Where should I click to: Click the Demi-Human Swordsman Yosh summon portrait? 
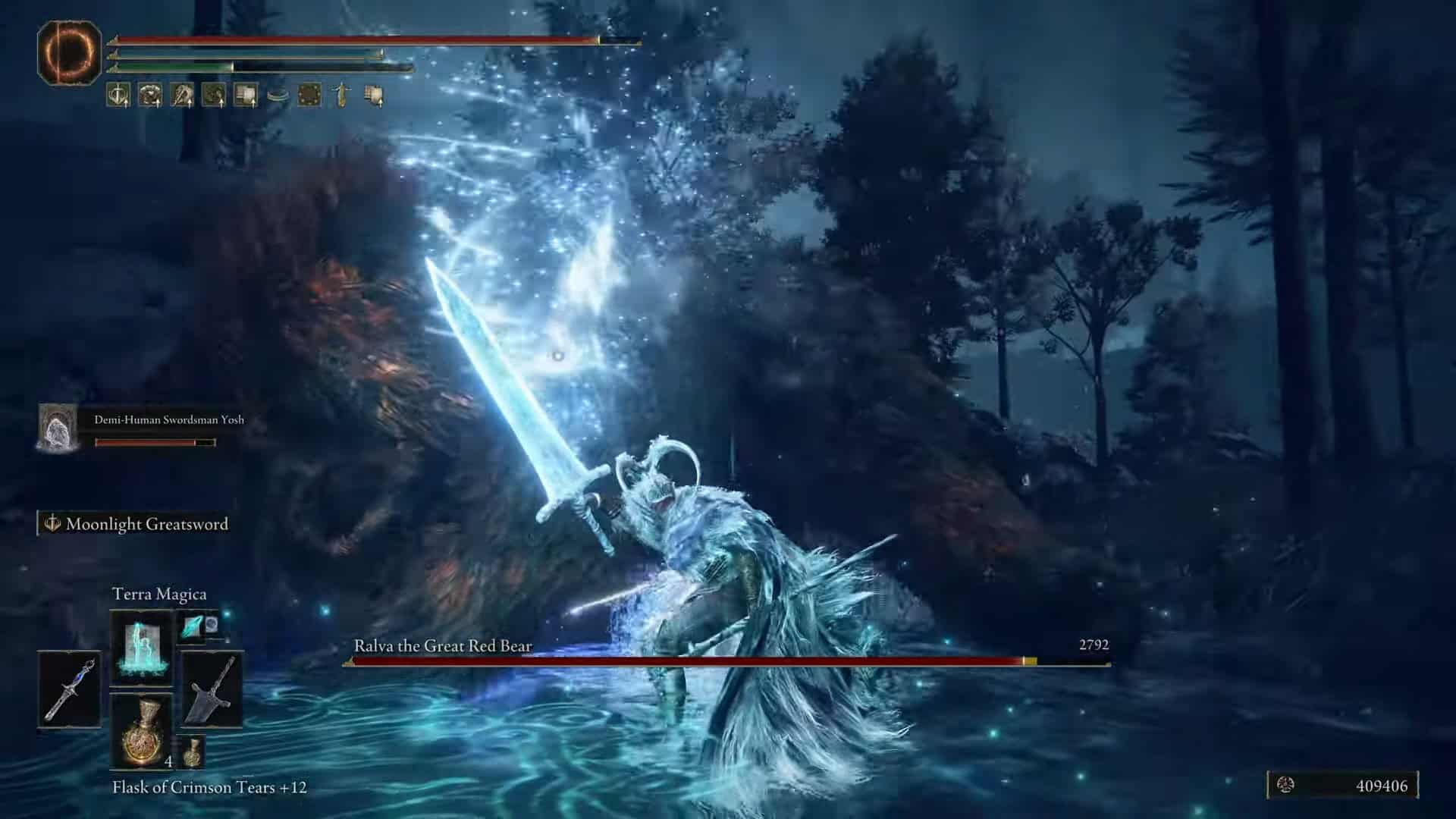pyautogui.click(x=57, y=428)
